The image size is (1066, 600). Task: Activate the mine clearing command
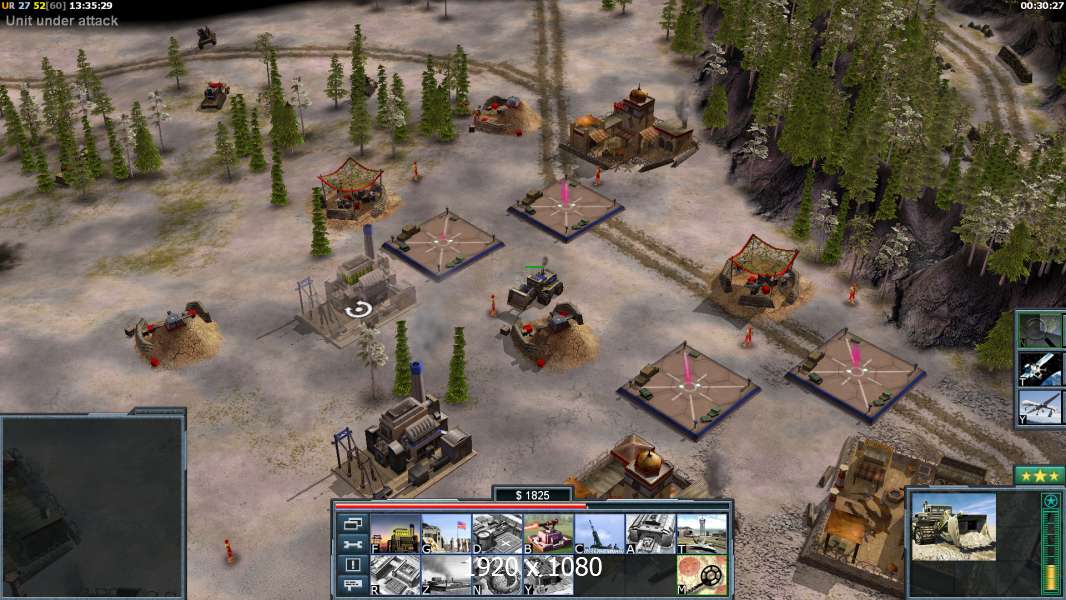(701, 574)
